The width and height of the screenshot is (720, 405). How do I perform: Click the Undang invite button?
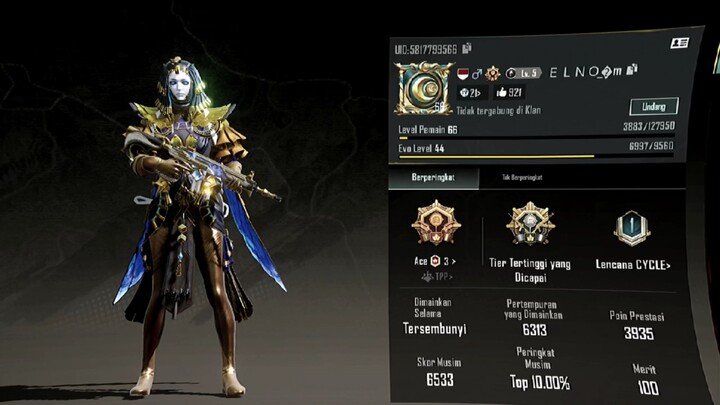(x=654, y=106)
